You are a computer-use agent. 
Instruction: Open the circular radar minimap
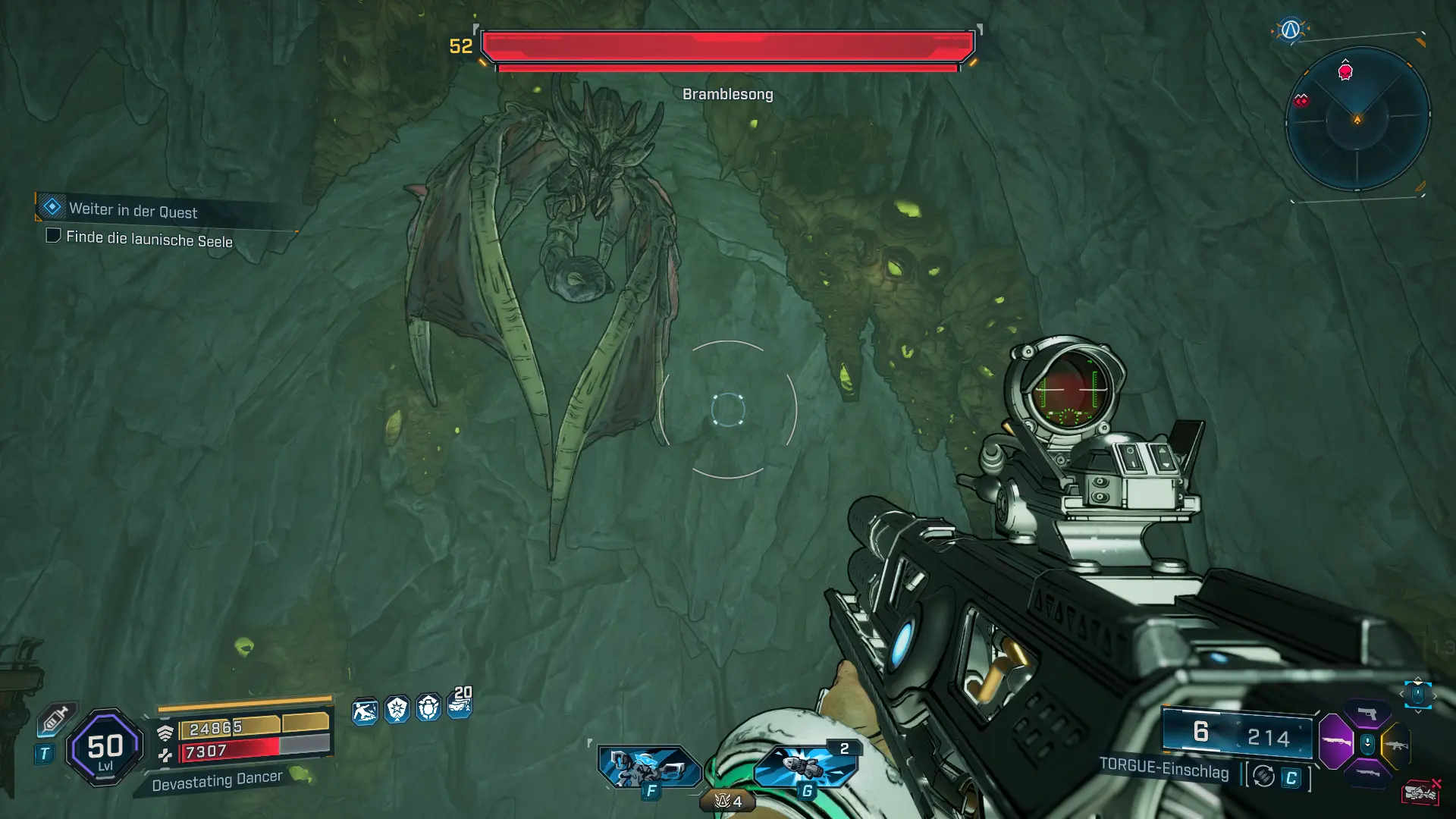(1357, 119)
